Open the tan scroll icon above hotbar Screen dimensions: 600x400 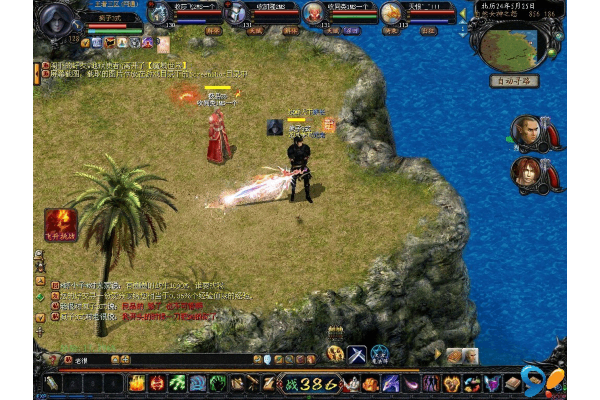coord(455,356)
